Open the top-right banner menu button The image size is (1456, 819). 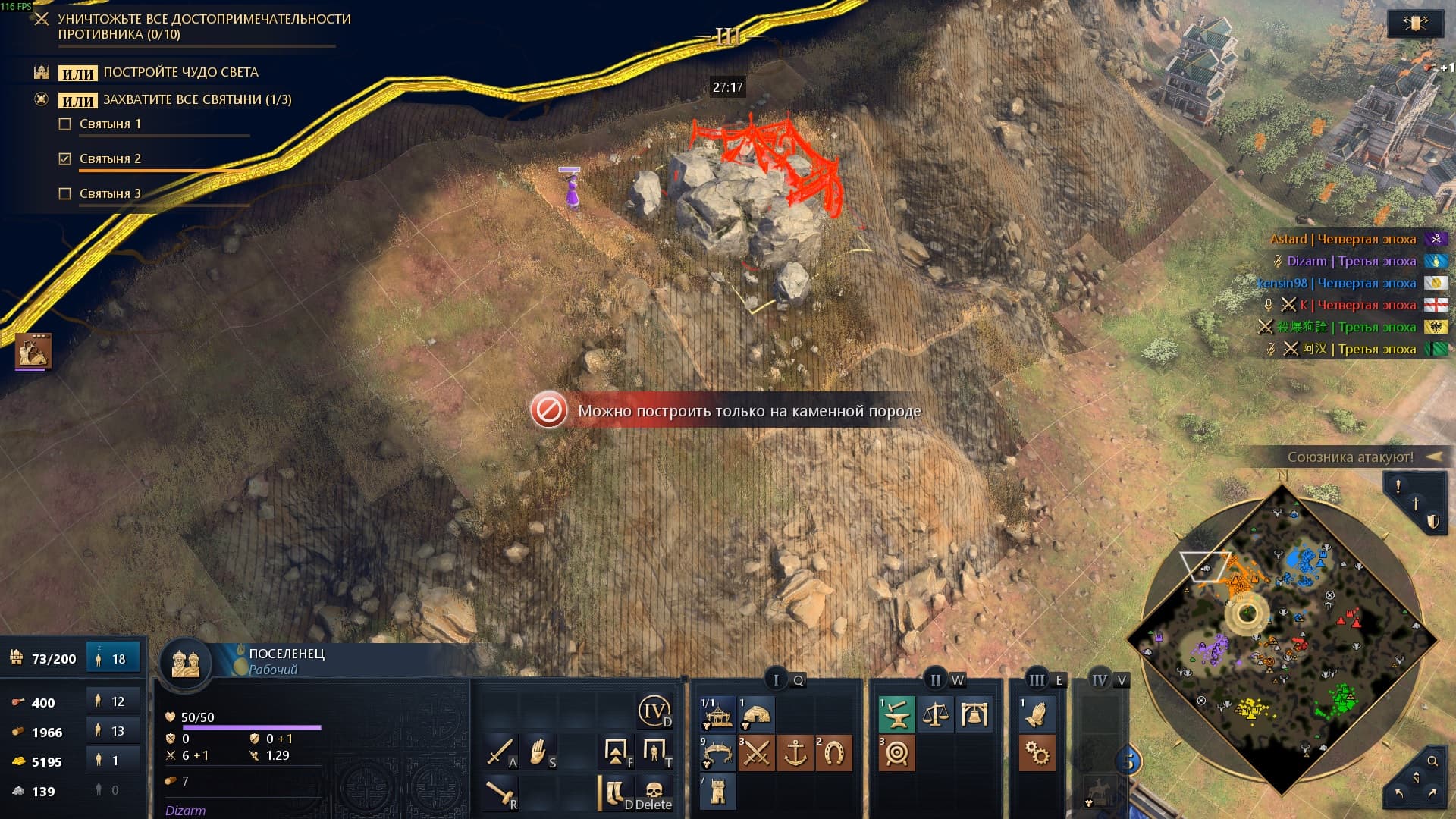(x=1415, y=24)
